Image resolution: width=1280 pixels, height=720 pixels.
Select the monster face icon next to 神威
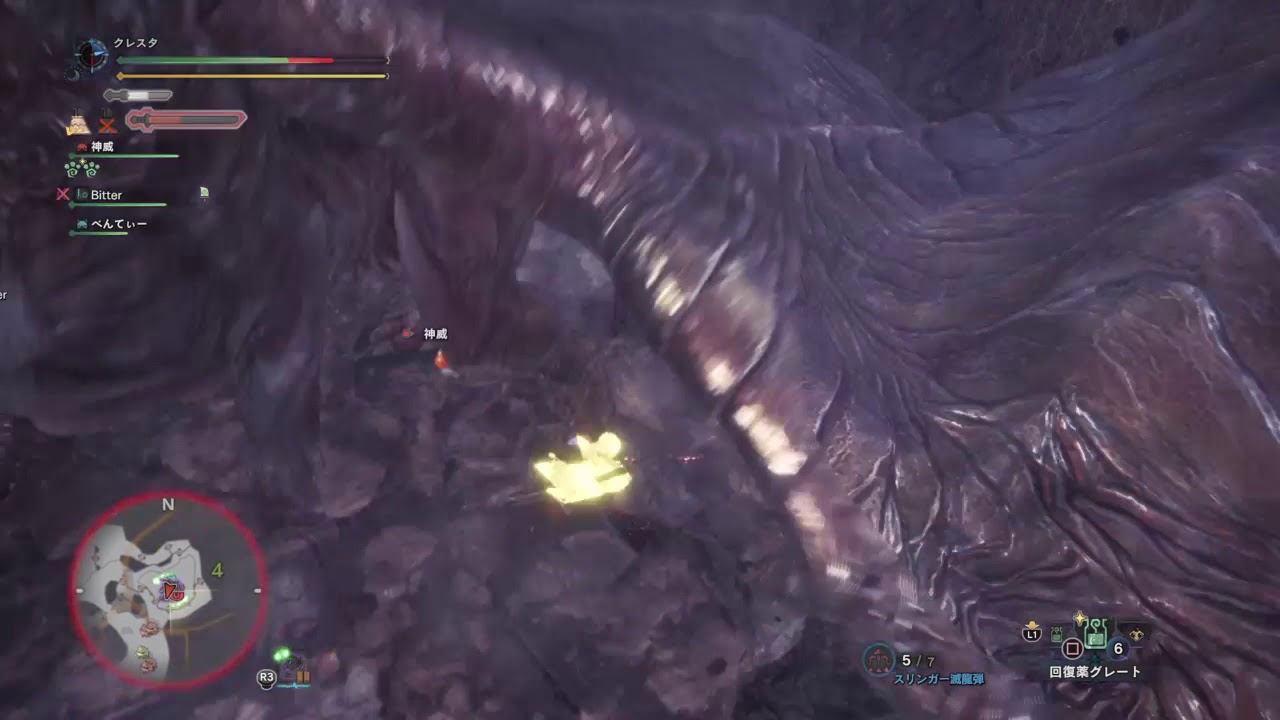point(82,147)
